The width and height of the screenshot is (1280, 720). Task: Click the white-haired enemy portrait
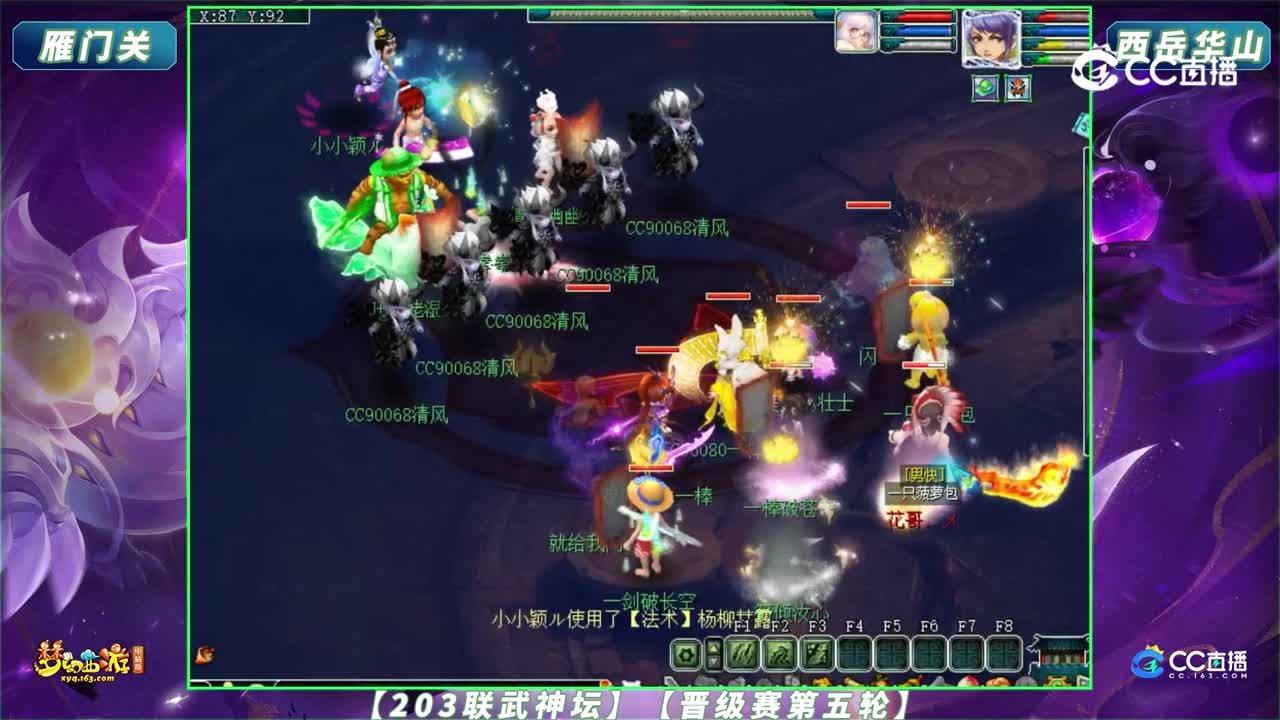[x=855, y=31]
